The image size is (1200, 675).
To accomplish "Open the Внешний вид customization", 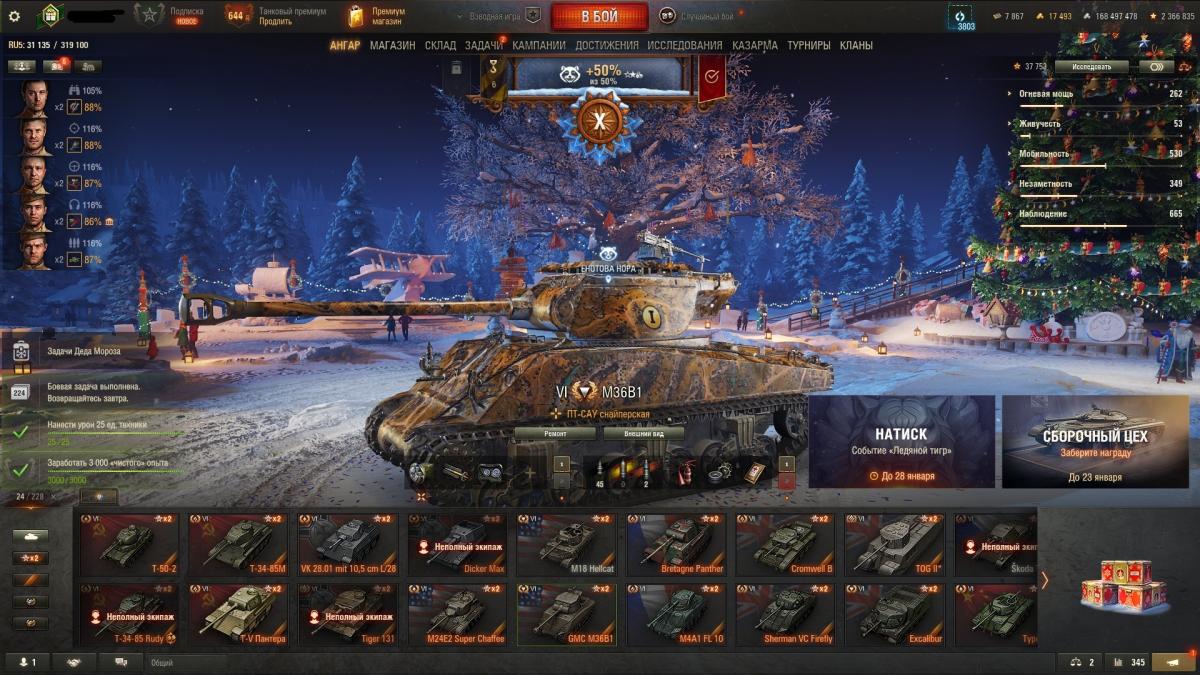I will coord(643,433).
